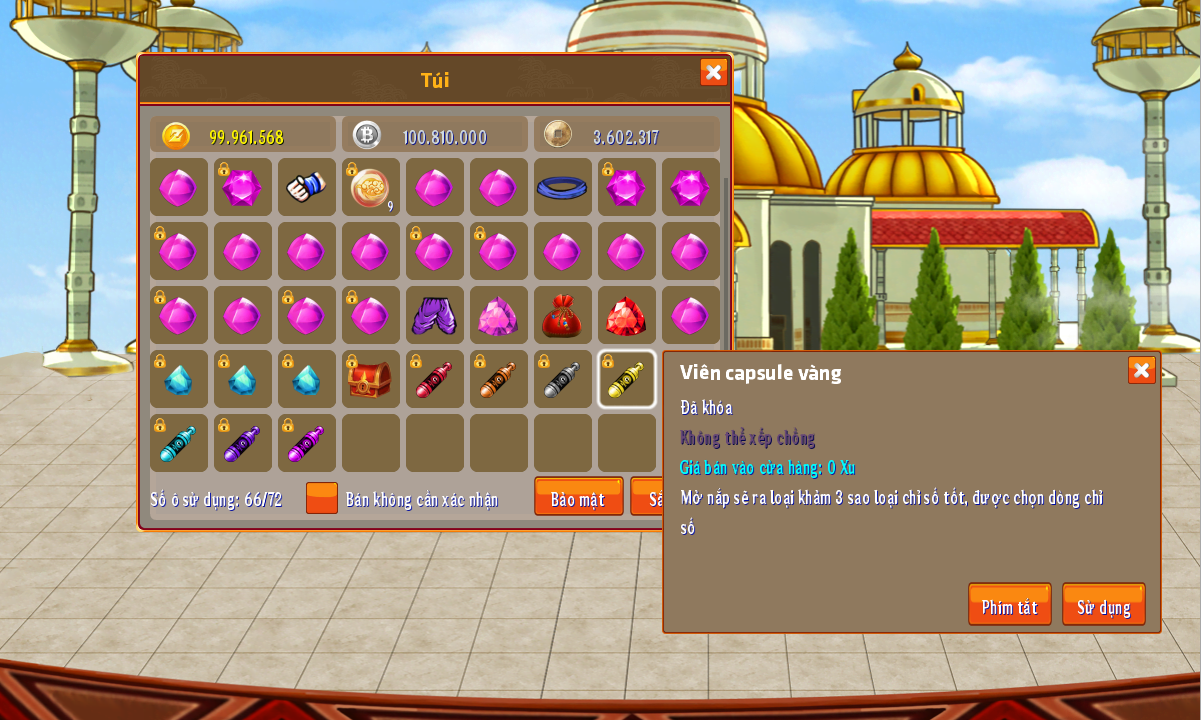
Task: Select the highlighted yellow capsule slot
Action: 626,379
